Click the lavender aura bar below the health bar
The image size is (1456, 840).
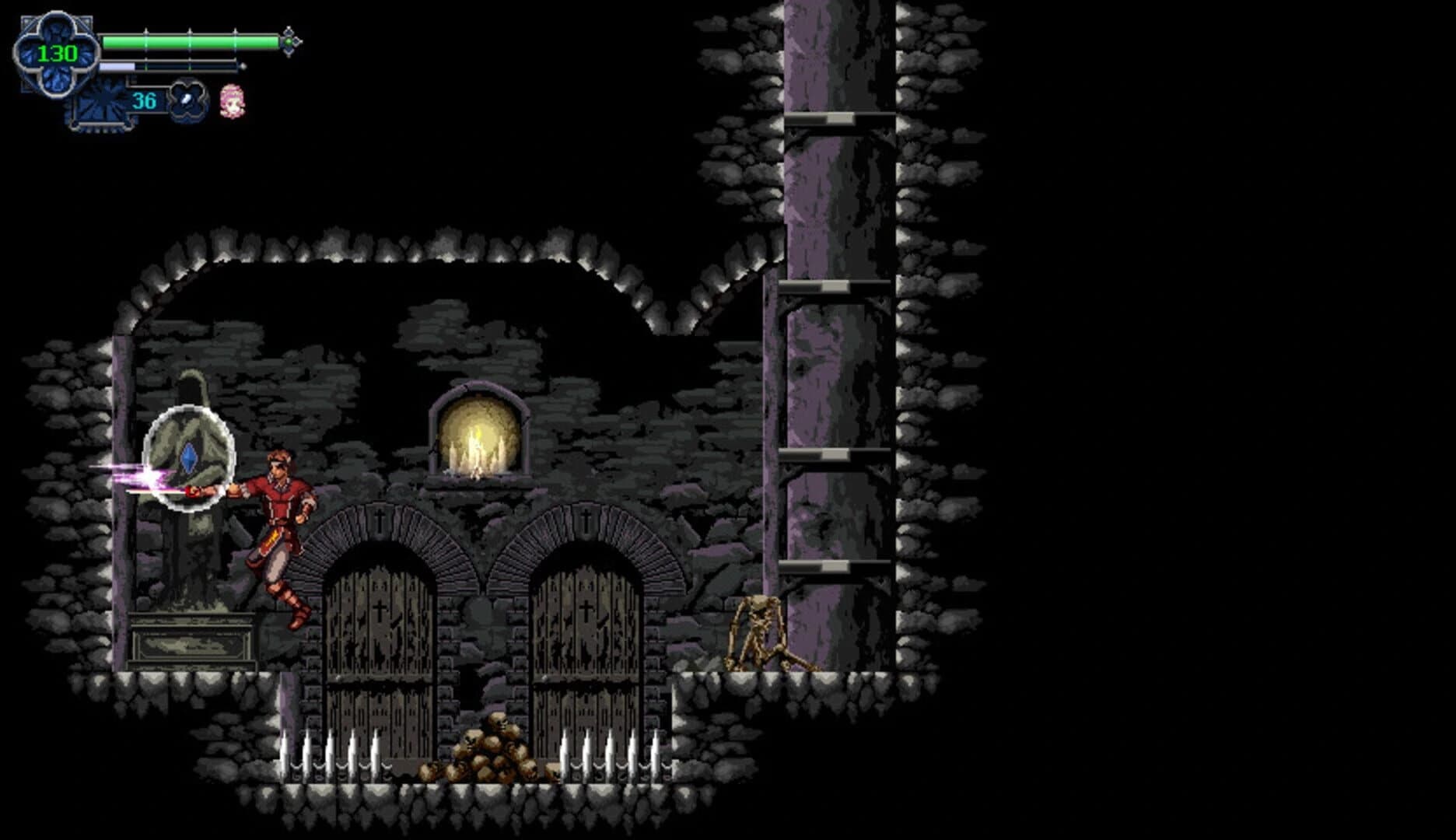pyautogui.click(x=117, y=68)
